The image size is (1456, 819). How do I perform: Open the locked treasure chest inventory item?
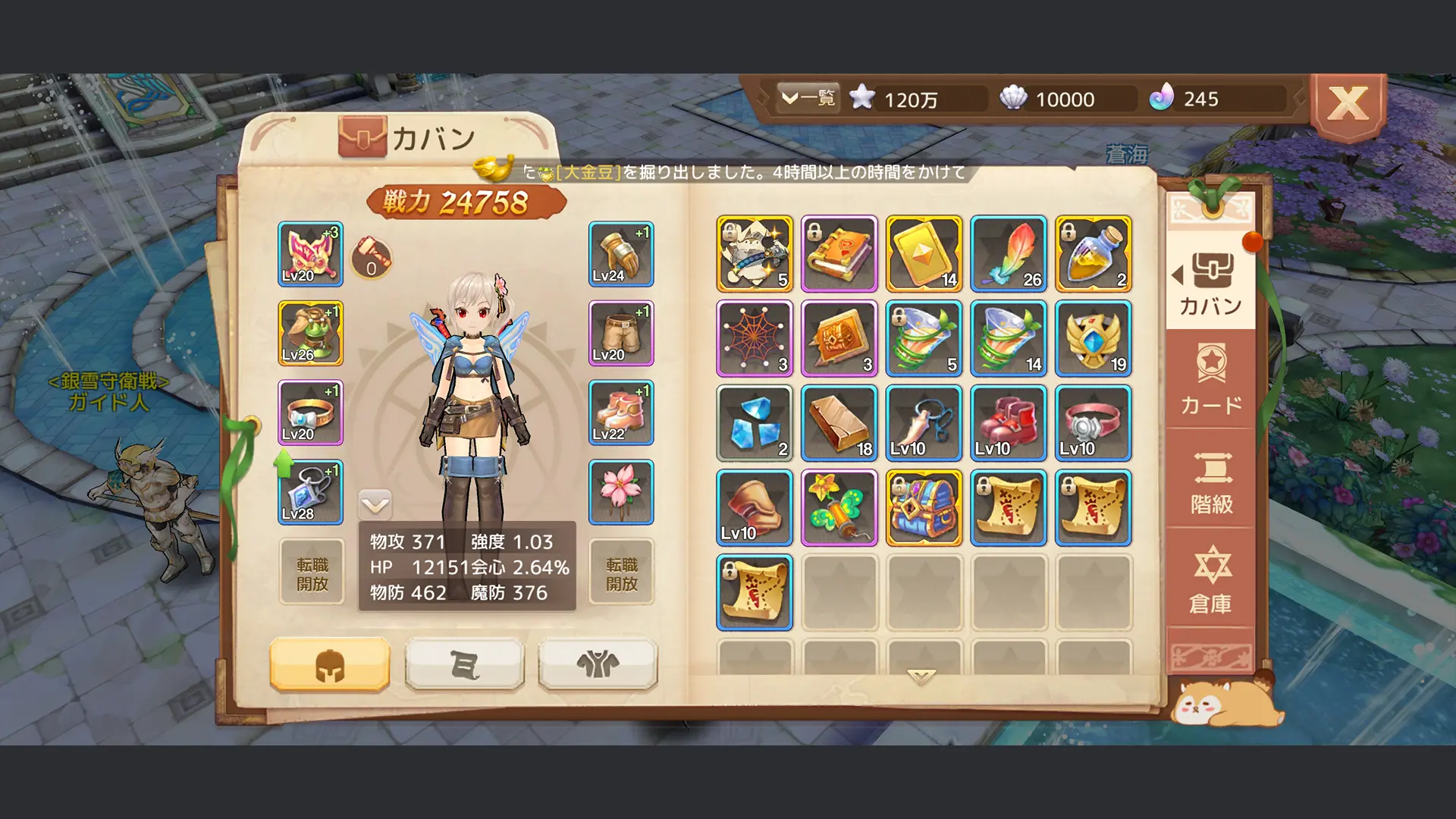click(x=924, y=508)
